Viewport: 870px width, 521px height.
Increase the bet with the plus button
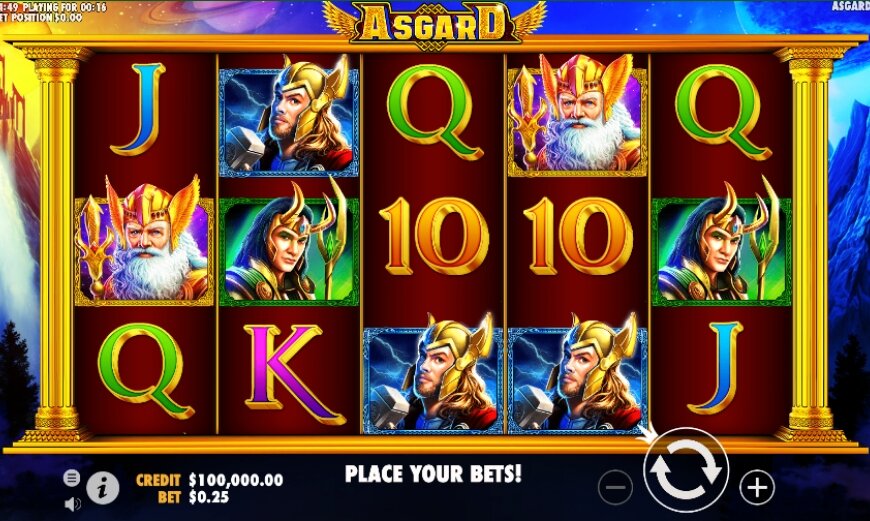(x=757, y=487)
